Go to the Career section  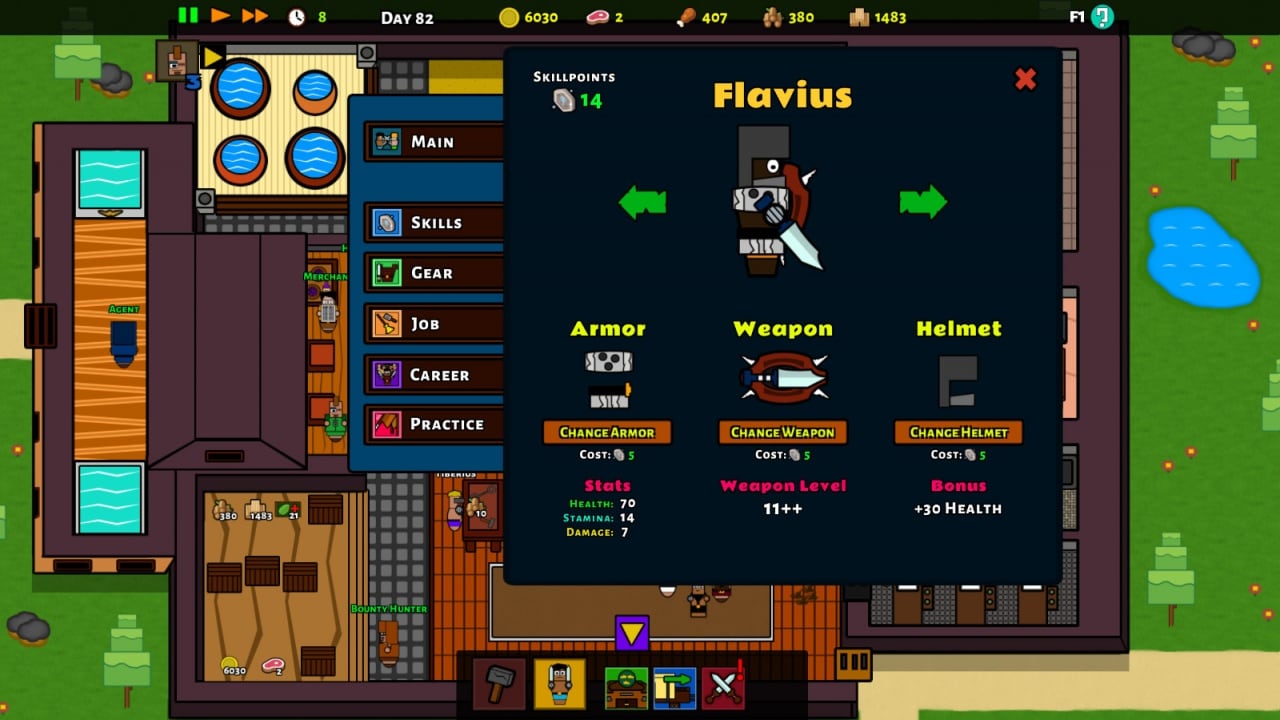tap(435, 375)
